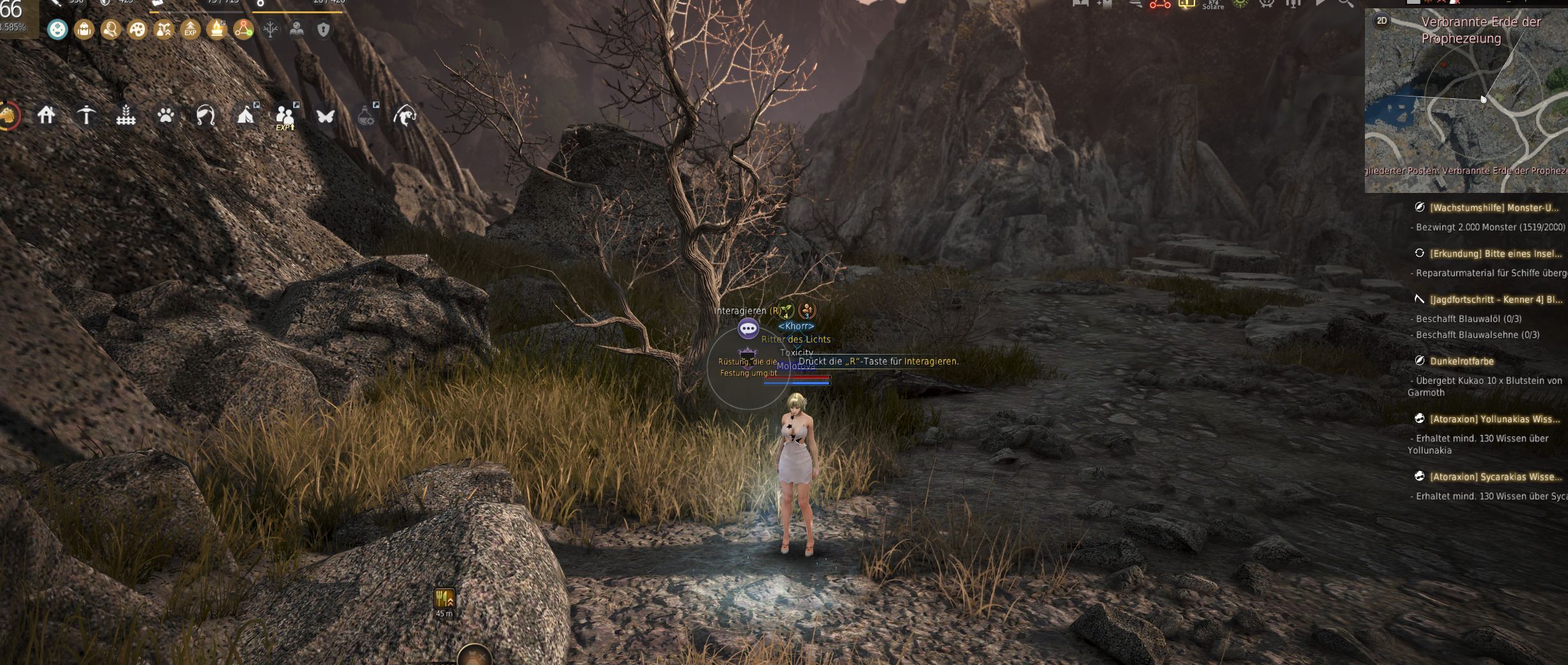Select the Wachstumshilfe Monster quest entry
The image size is (1568, 665).
point(1493,208)
